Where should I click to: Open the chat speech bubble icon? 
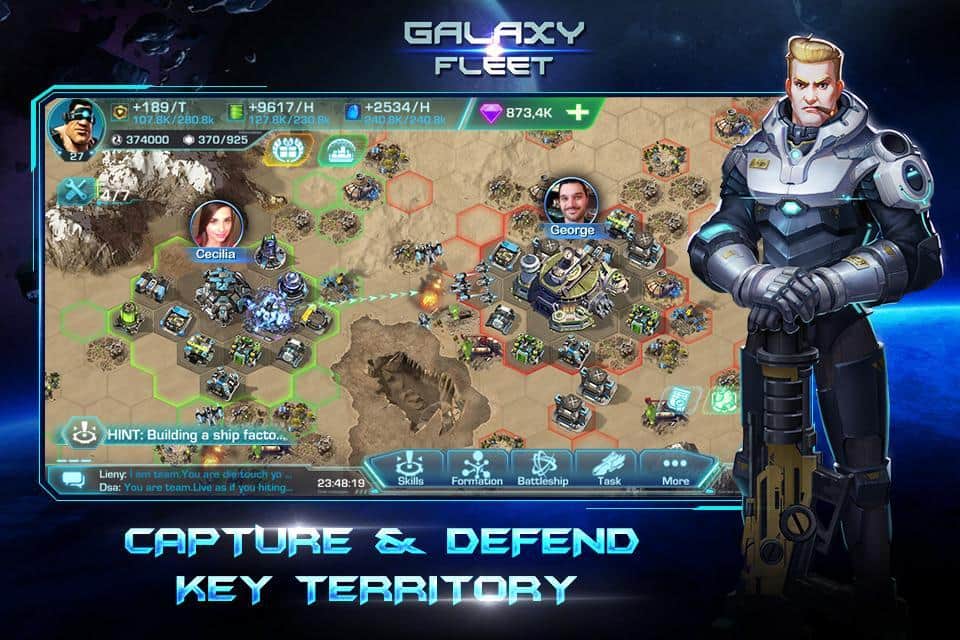(73, 479)
